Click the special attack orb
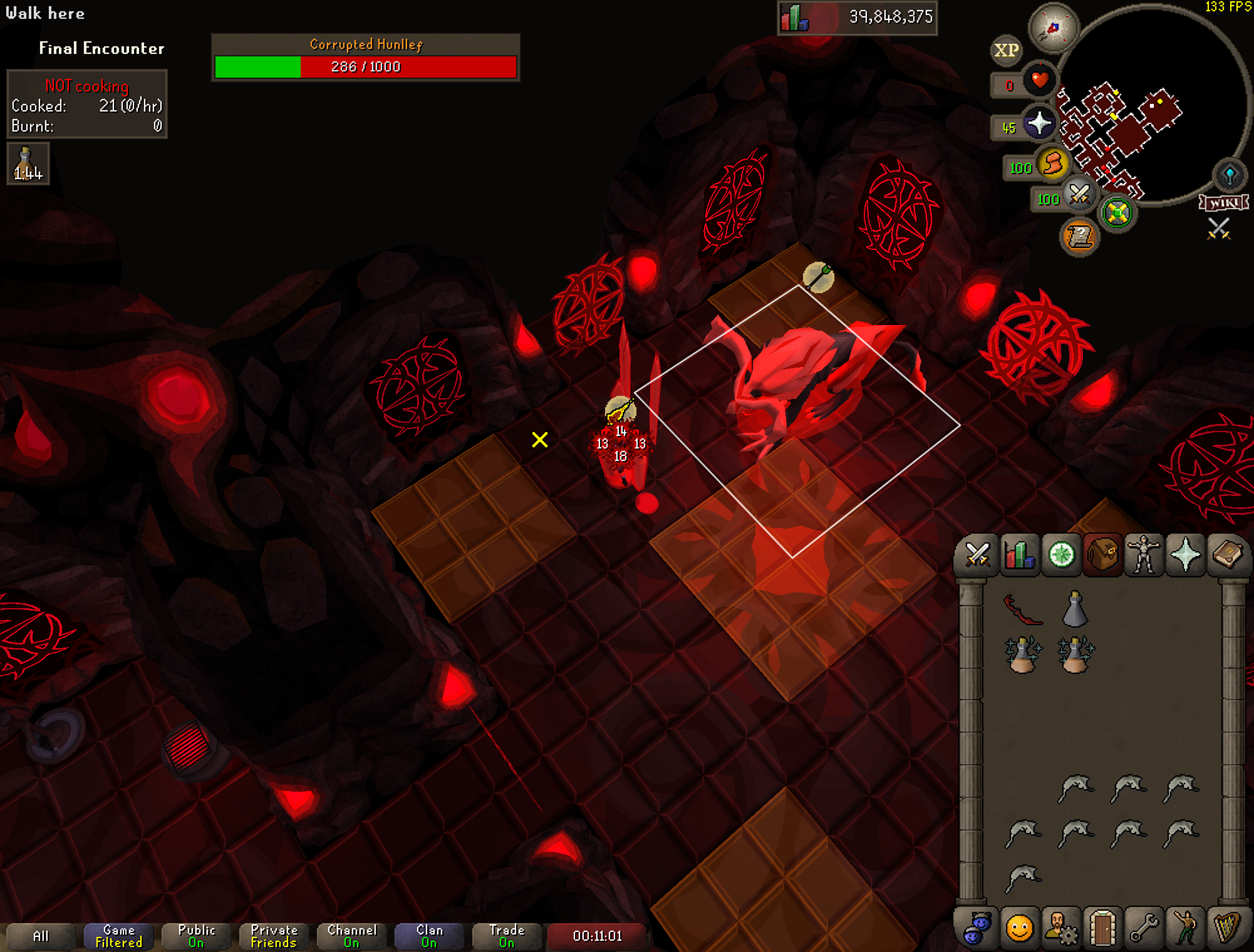This screenshot has height=952, width=1254. tap(1079, 195)
